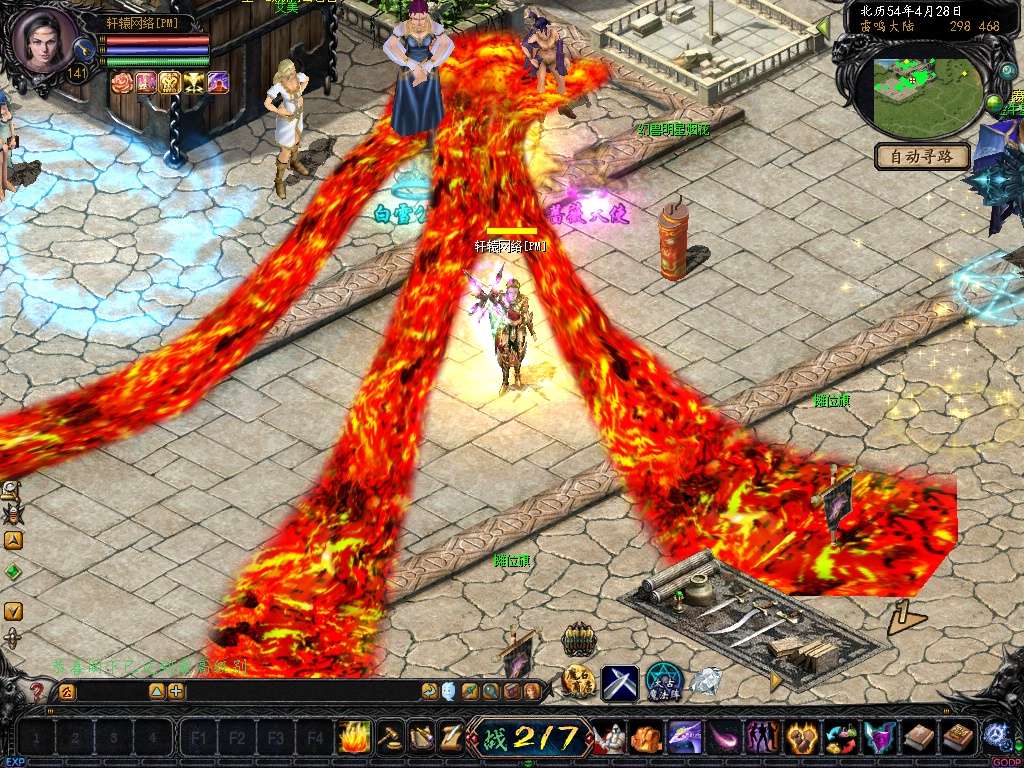The height and width of the screenshot is (768, 1024).
Task: Open the two-silhouettes social icon
Action: pyautogui.click(x=763, y=738)
